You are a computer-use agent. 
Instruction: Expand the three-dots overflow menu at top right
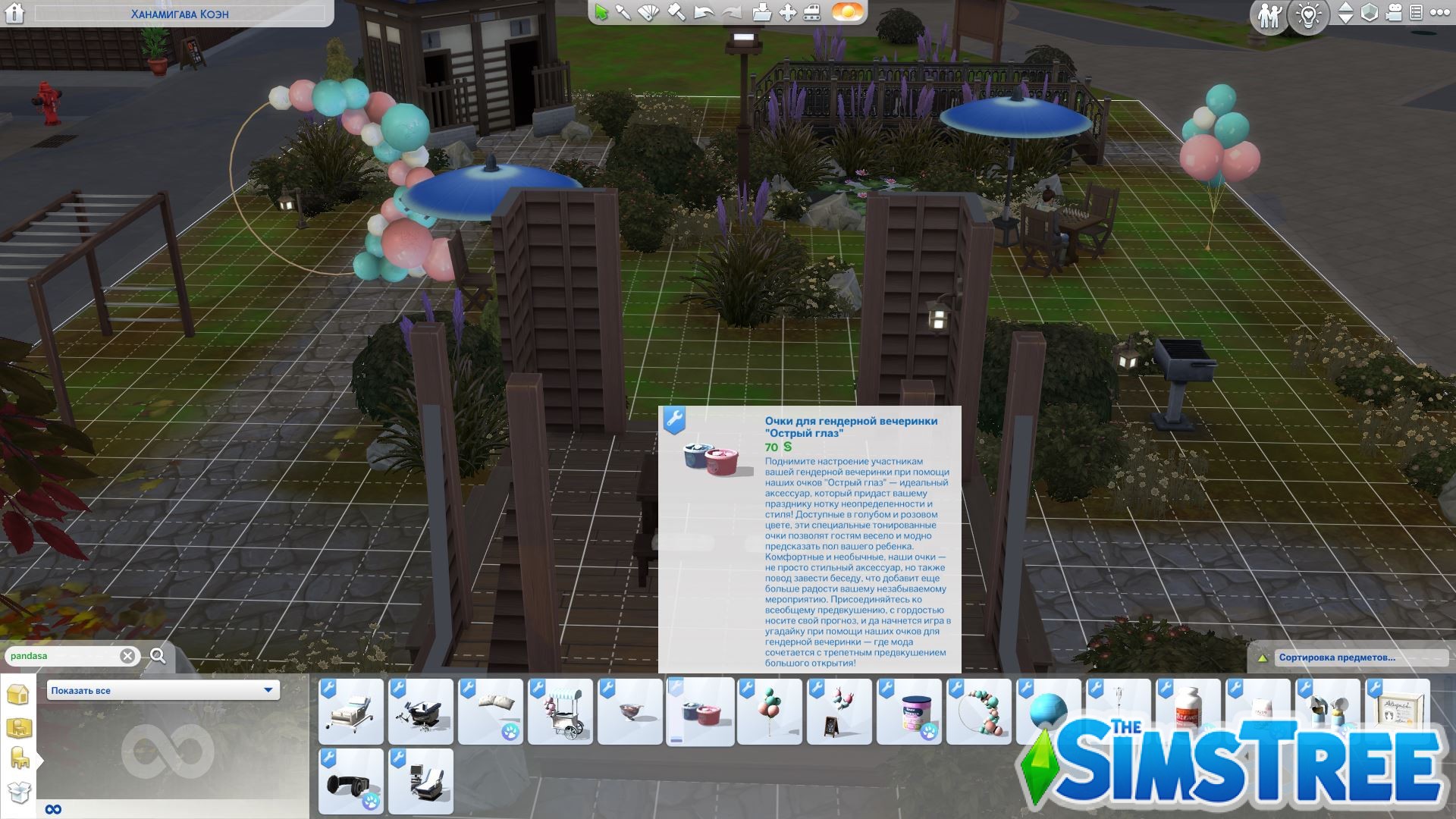[x=1439, y=14]
